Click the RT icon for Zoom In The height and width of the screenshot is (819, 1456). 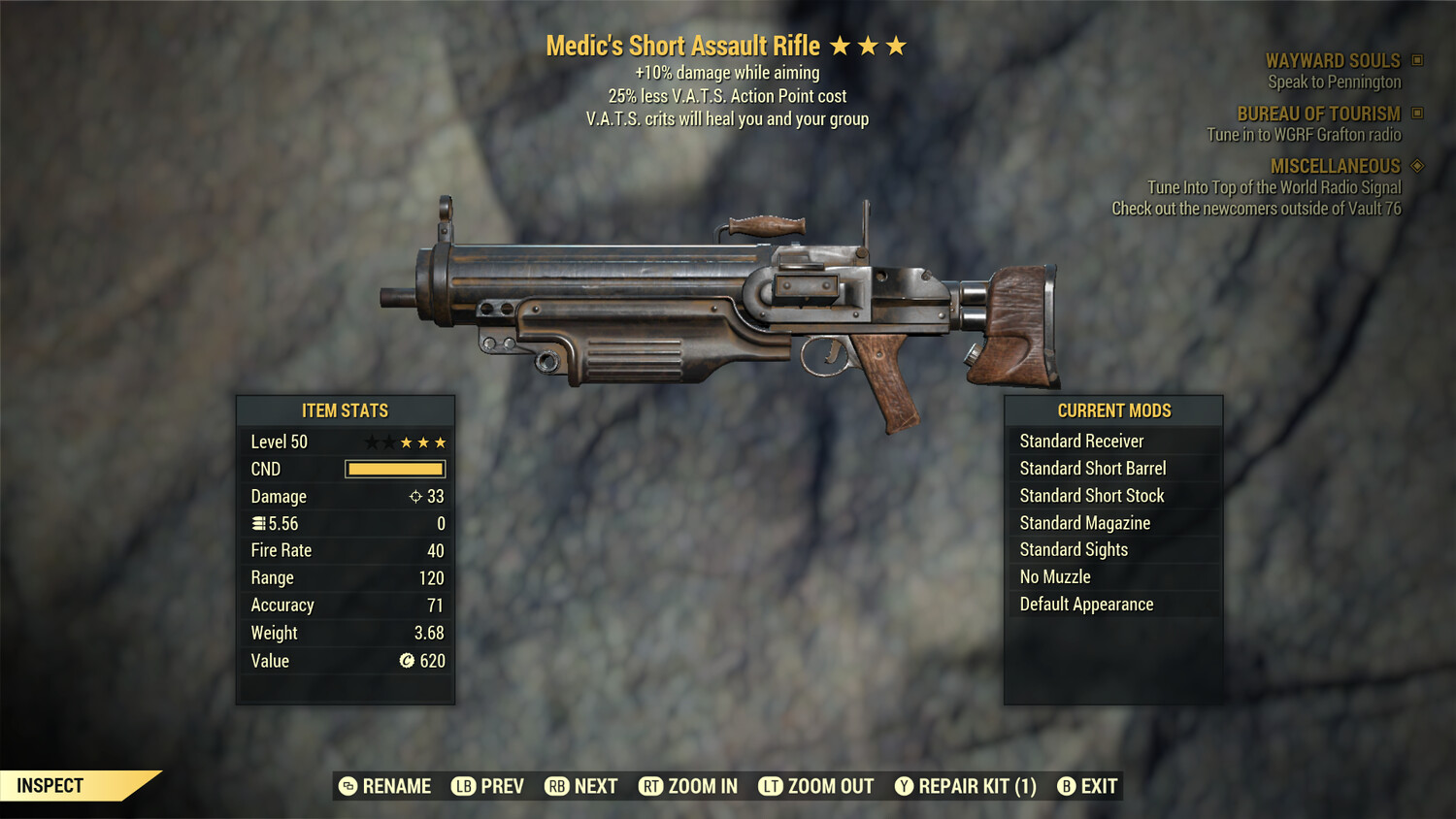(x=650, y=786)
